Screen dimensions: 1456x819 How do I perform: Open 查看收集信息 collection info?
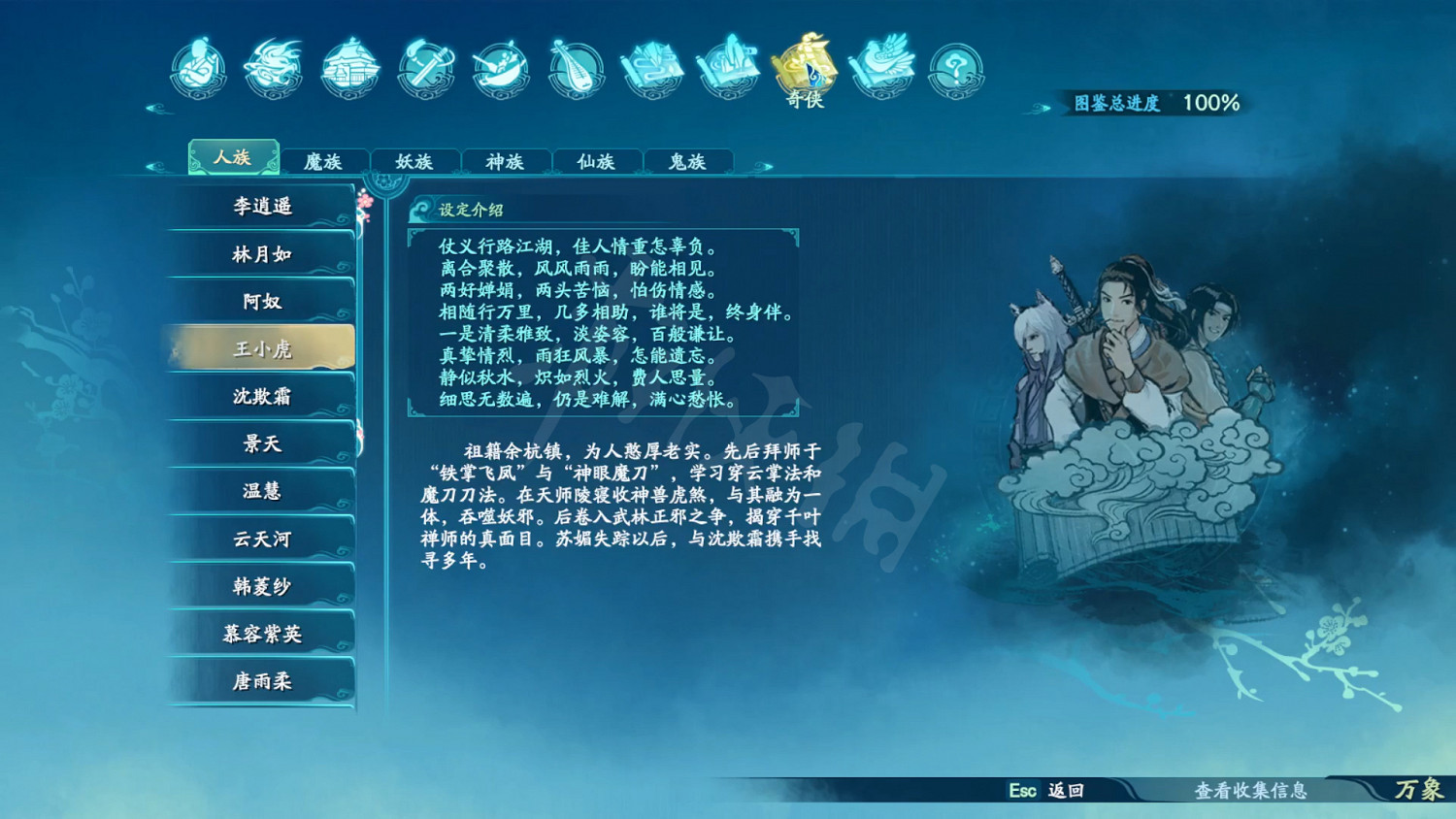(1250, 792)
